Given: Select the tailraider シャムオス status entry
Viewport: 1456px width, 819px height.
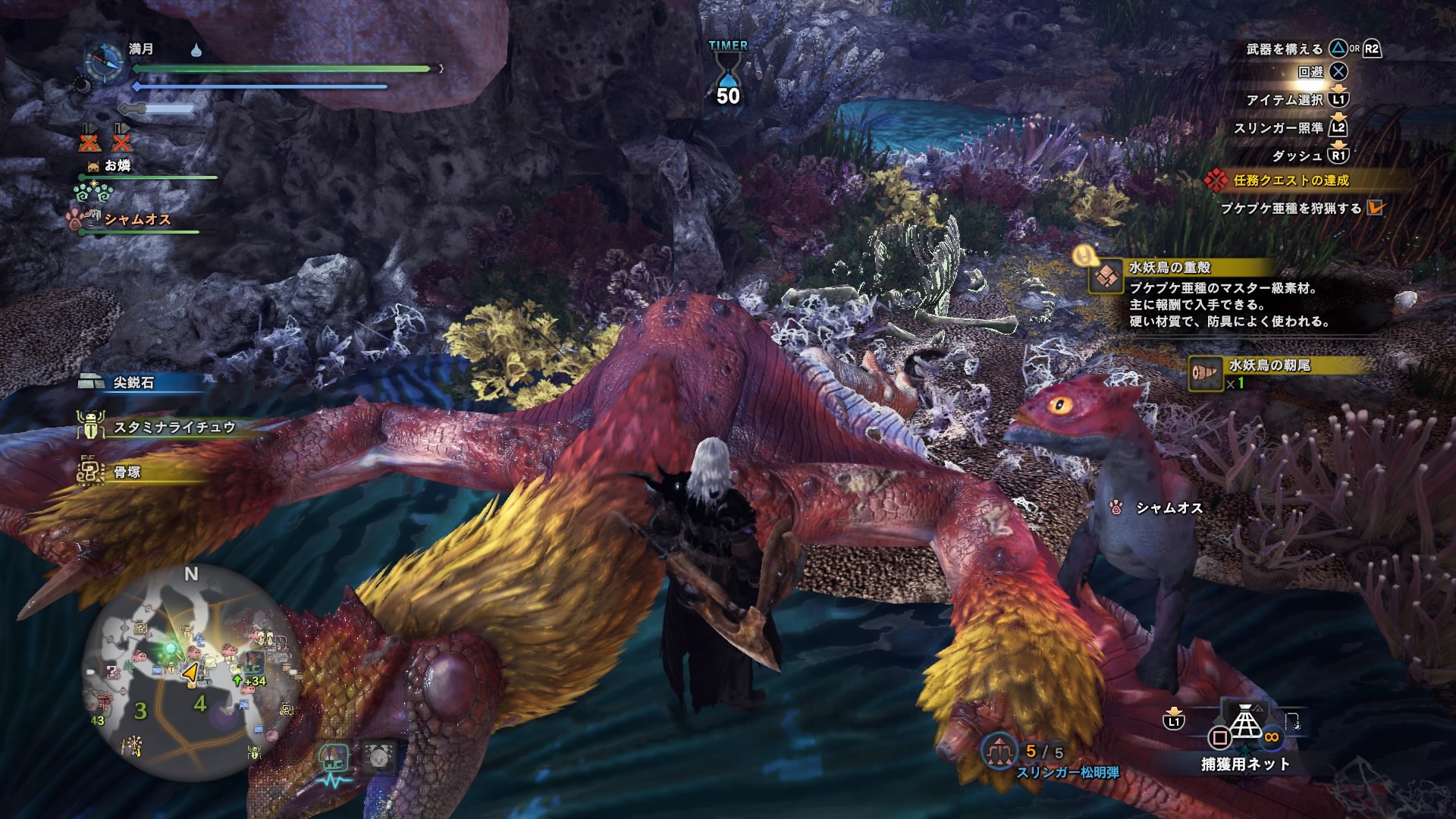Looking at the screenshot, I should tap(136, 220).
